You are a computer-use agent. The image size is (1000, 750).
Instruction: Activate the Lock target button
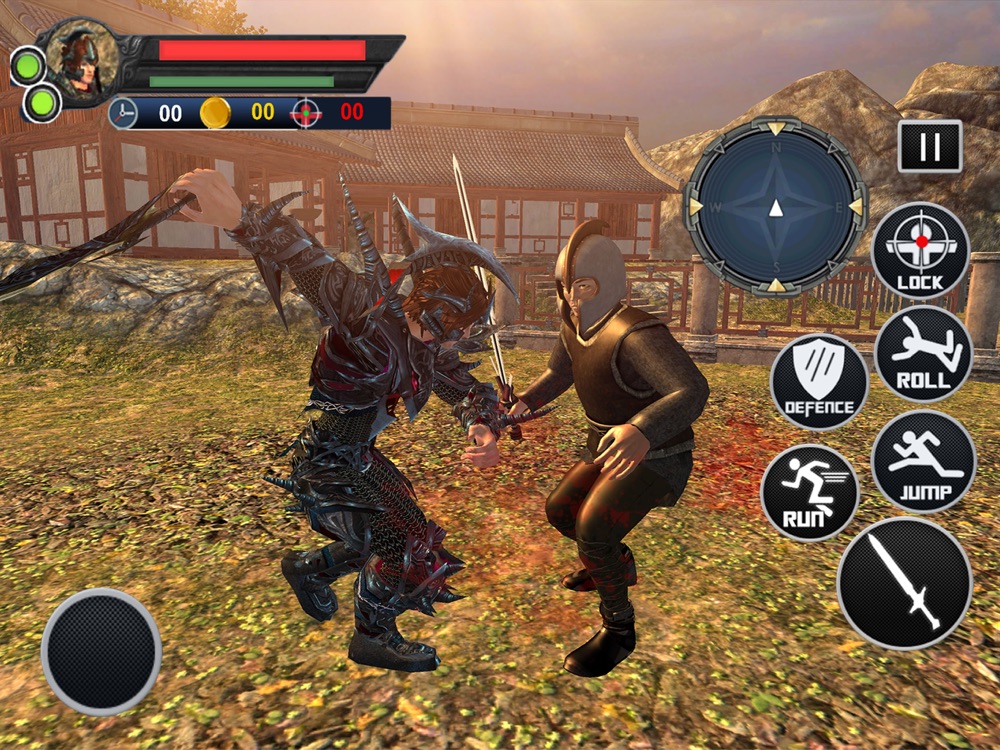point(920,251)
